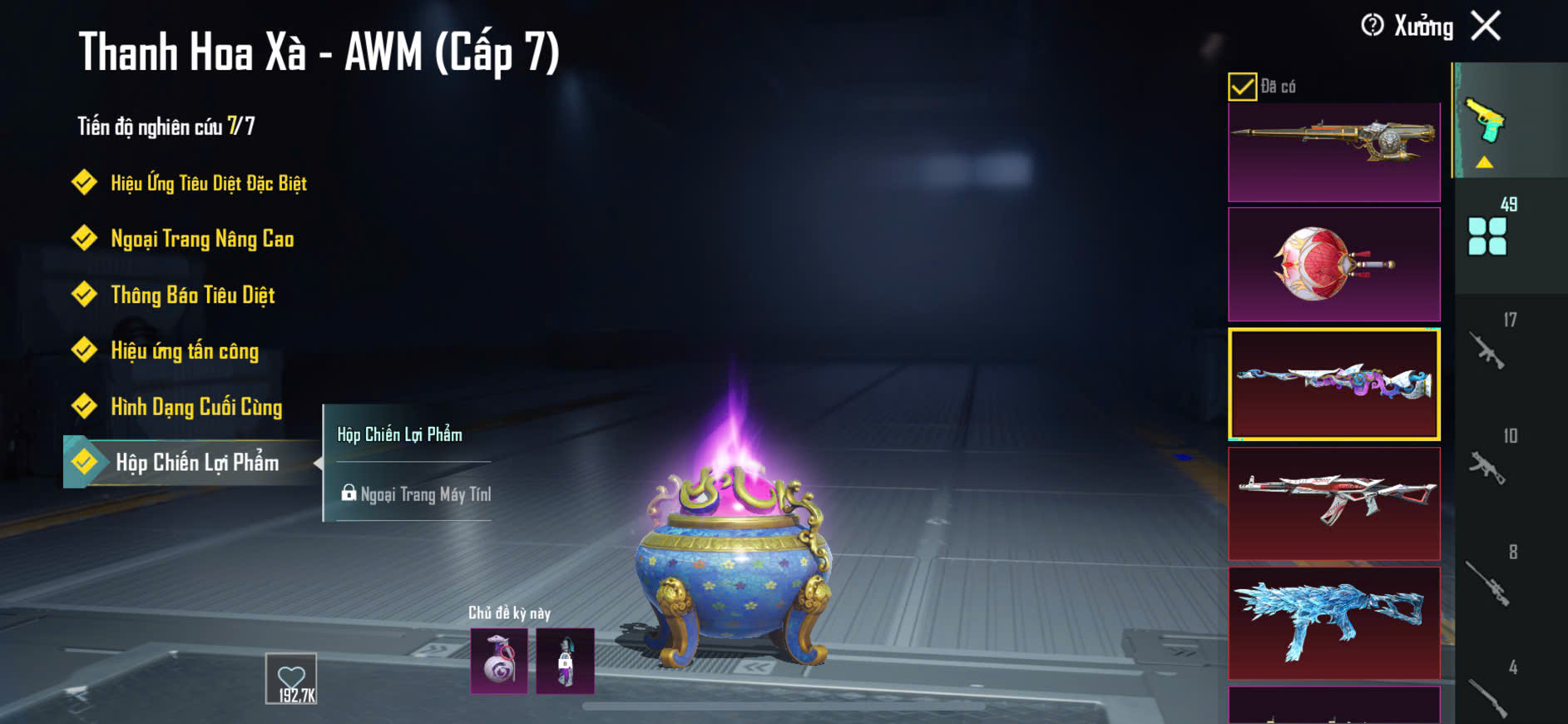Pick the white-red assault rifle skin
Screen dimensions: 1568x724
click(x=1333, y=503)
